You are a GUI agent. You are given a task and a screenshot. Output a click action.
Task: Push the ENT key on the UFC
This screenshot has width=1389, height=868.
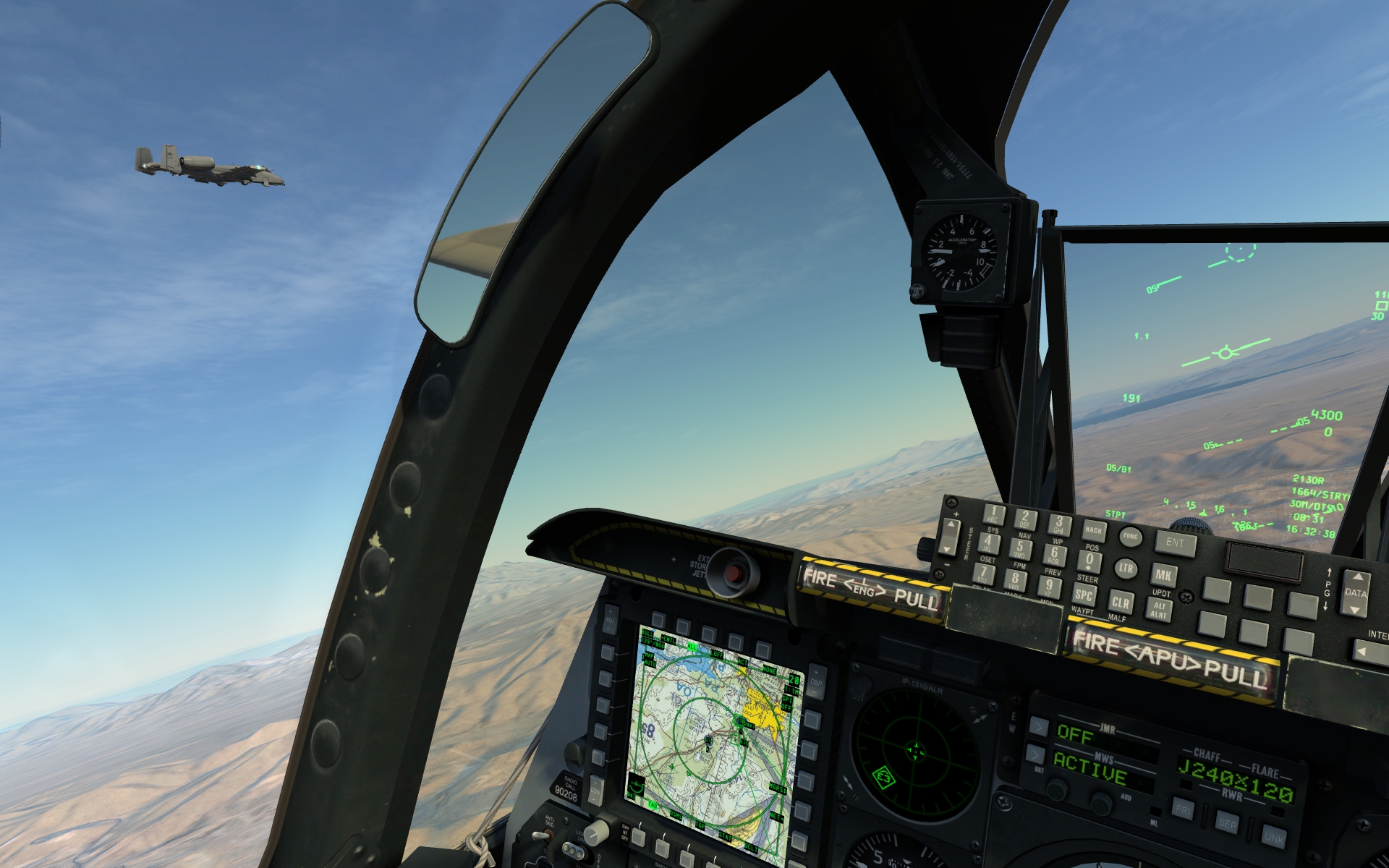point(1176,542)
